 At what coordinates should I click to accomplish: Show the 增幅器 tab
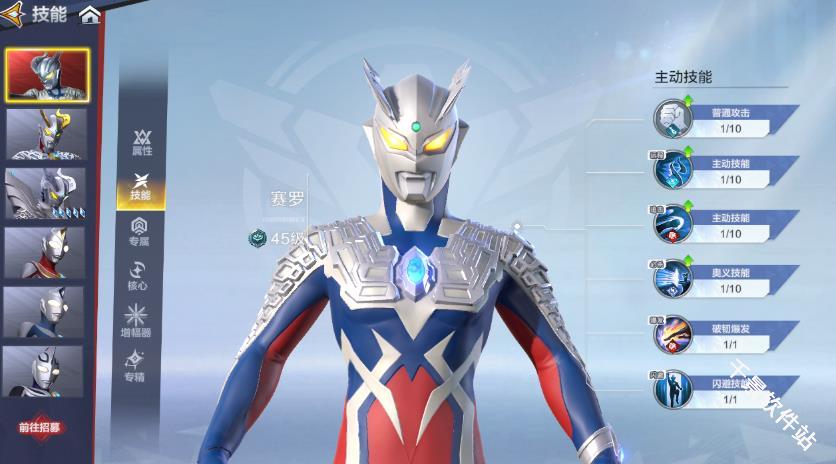[137, 321]
